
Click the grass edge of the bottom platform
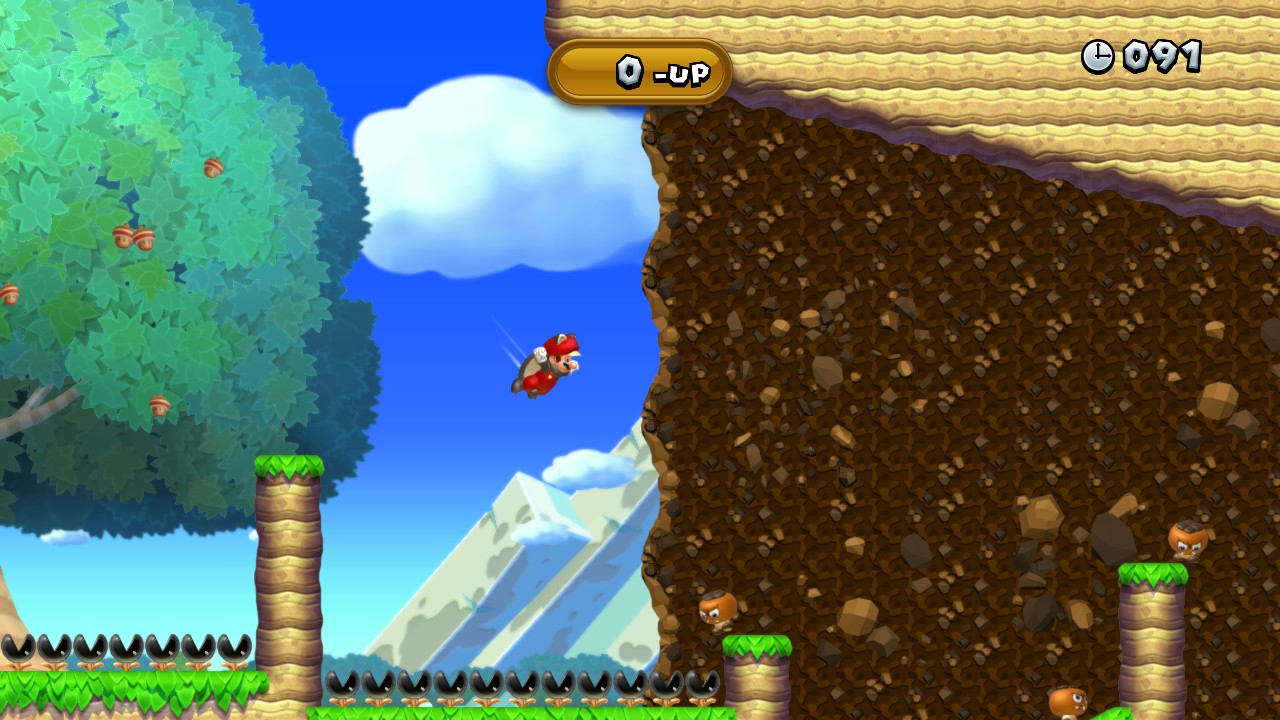(x=500, y=712)
